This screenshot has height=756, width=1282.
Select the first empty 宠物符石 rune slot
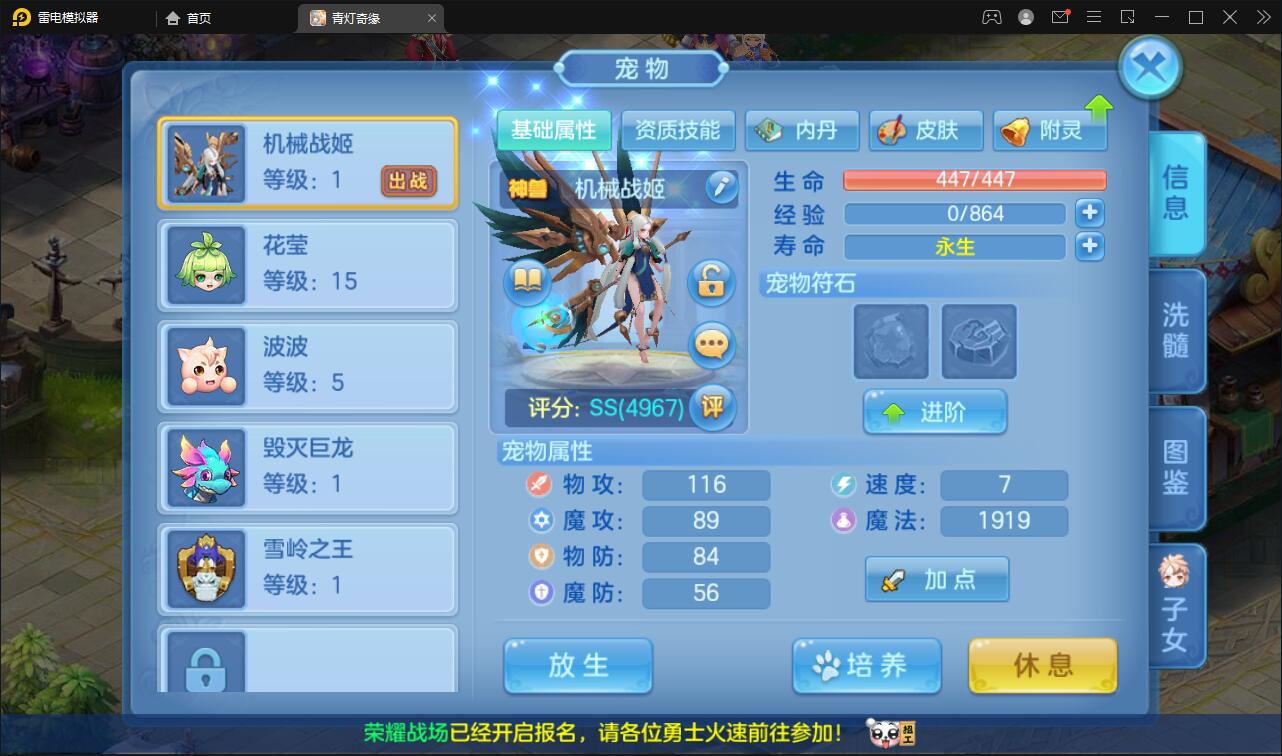889,342
